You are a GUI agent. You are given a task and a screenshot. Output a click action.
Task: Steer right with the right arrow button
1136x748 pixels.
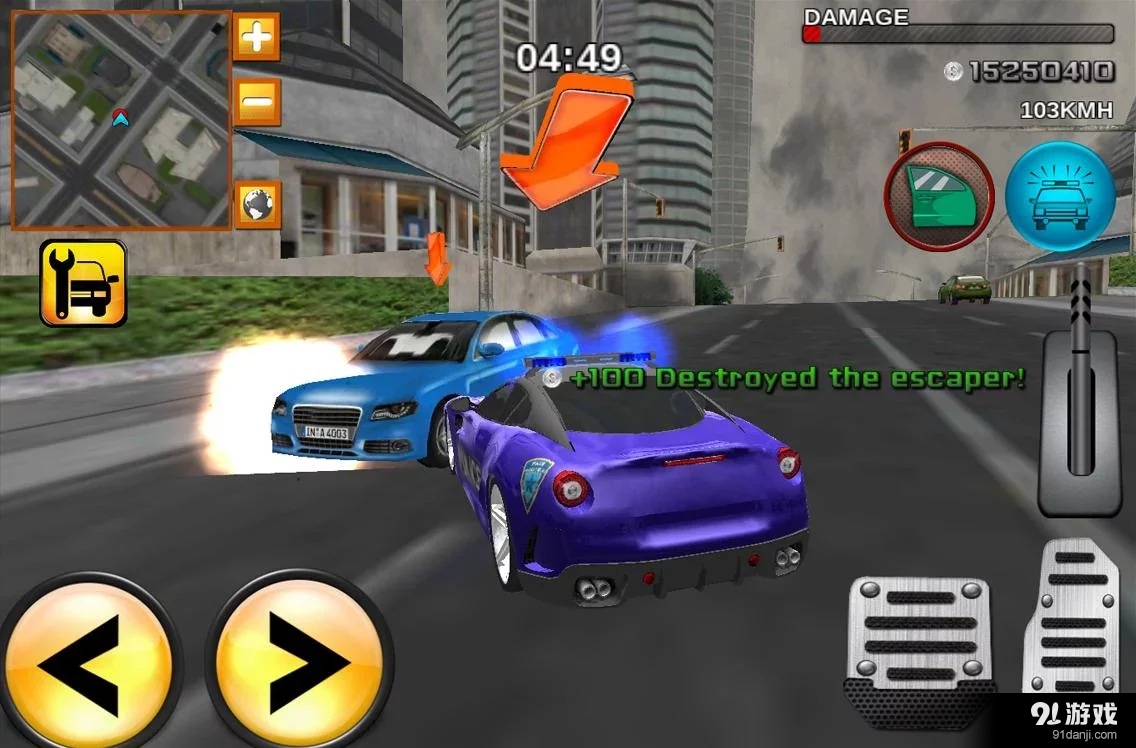pos(298,661)
